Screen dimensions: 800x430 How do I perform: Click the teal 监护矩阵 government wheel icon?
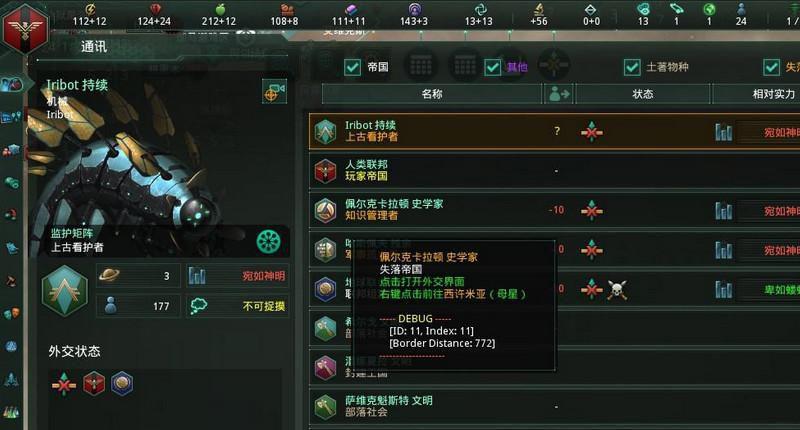coord(268,241)
